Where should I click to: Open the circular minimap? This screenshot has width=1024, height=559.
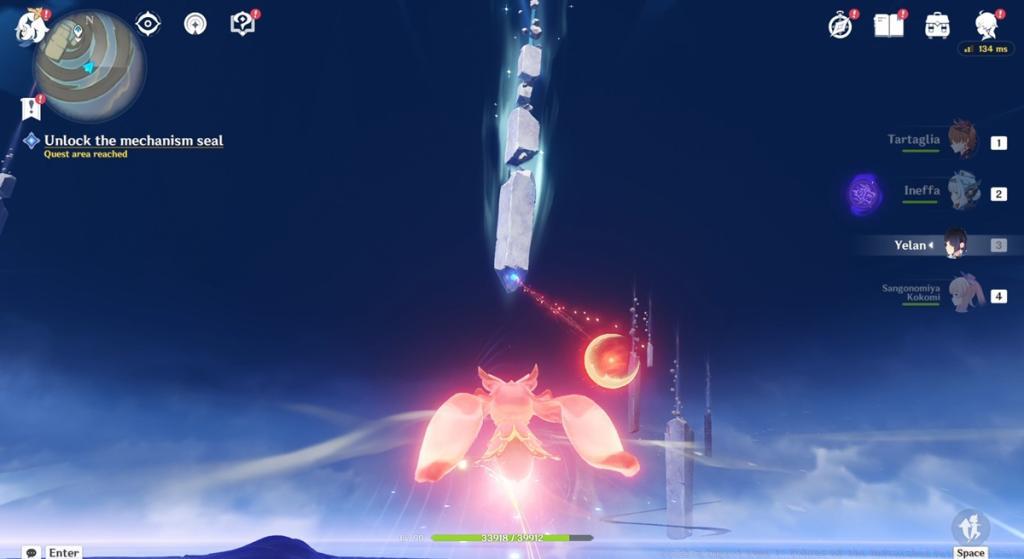(x=89, y=66)
